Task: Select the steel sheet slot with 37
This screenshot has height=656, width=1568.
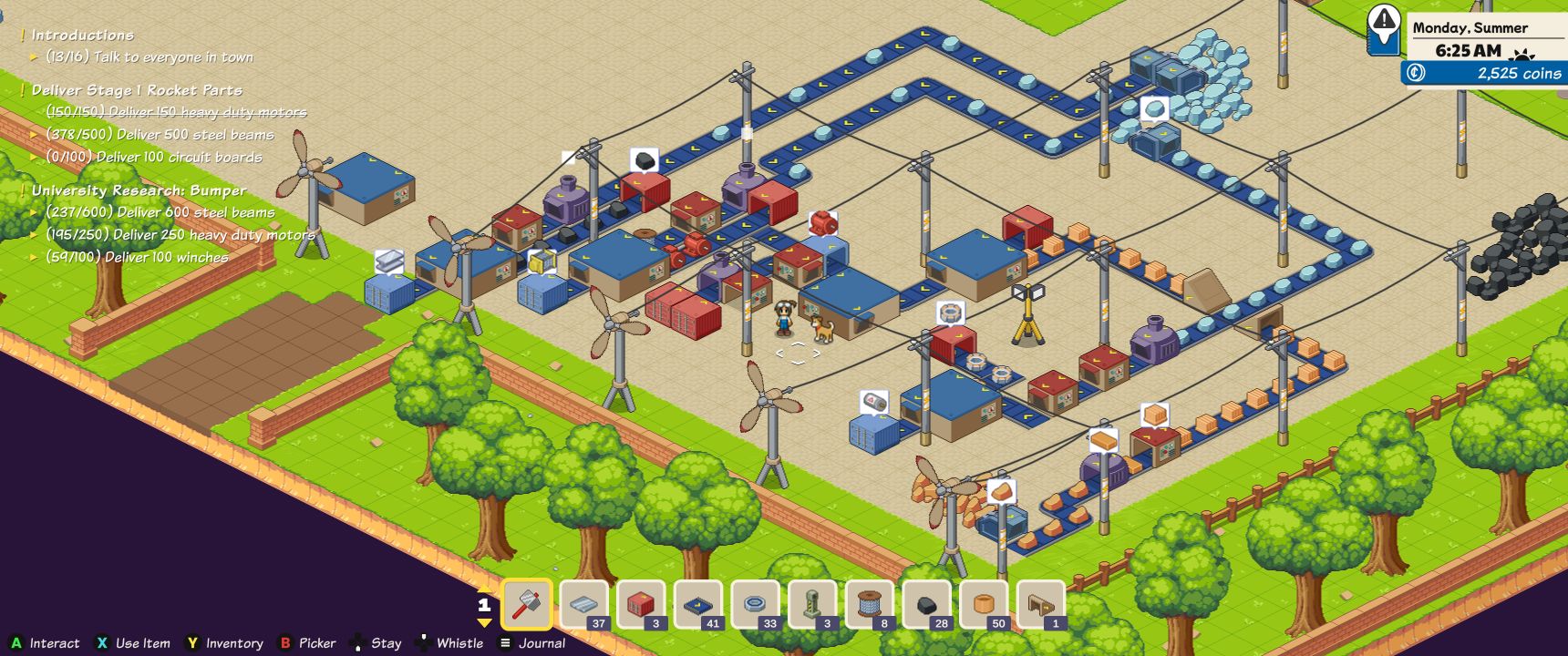Action: 583,604
